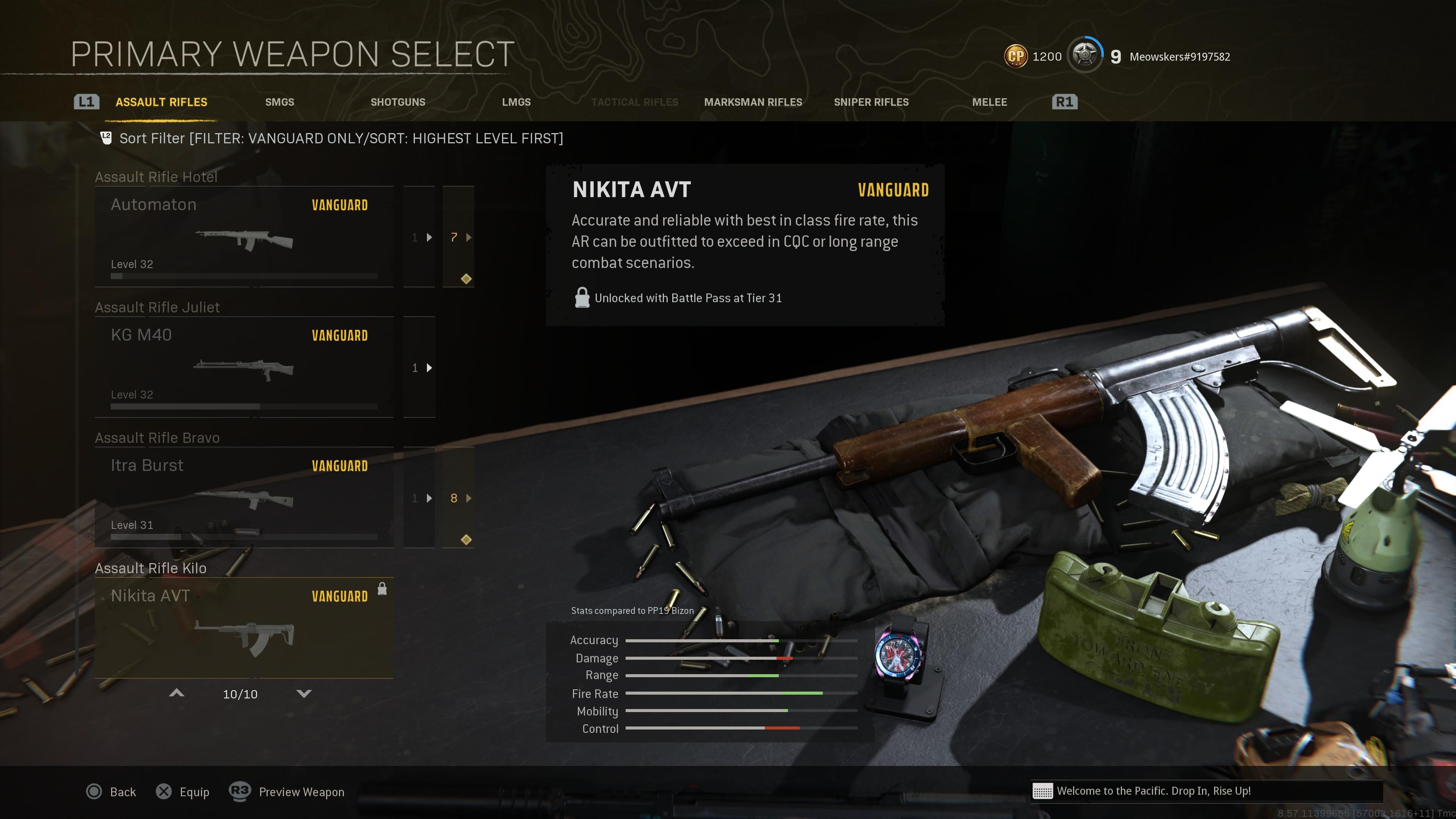Show the Marksman Rifles category
The width and height of the screenshot is (1456, 819).
[x=753, y=102]
